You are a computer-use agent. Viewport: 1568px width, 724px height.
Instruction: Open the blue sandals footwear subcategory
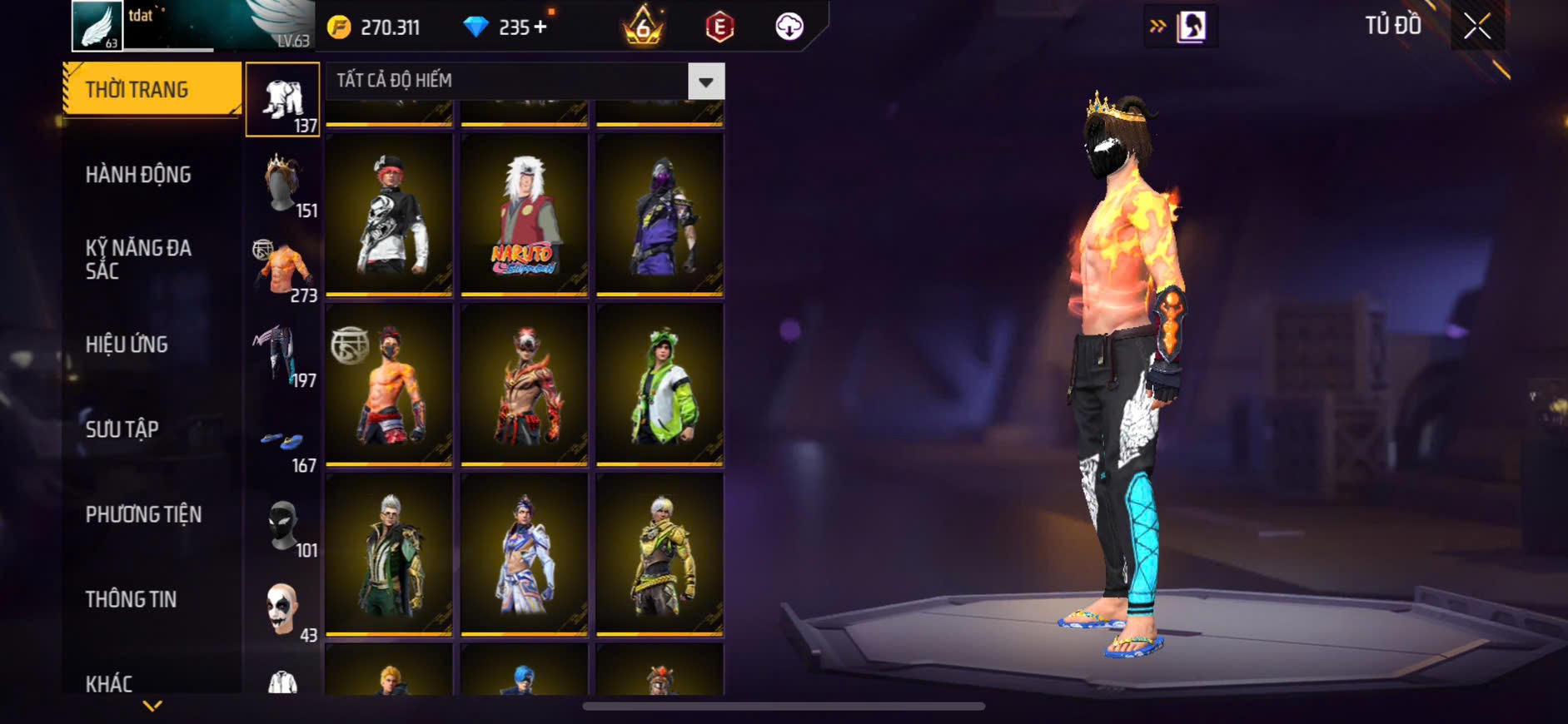pyautogui.click(x=283, y=443)
